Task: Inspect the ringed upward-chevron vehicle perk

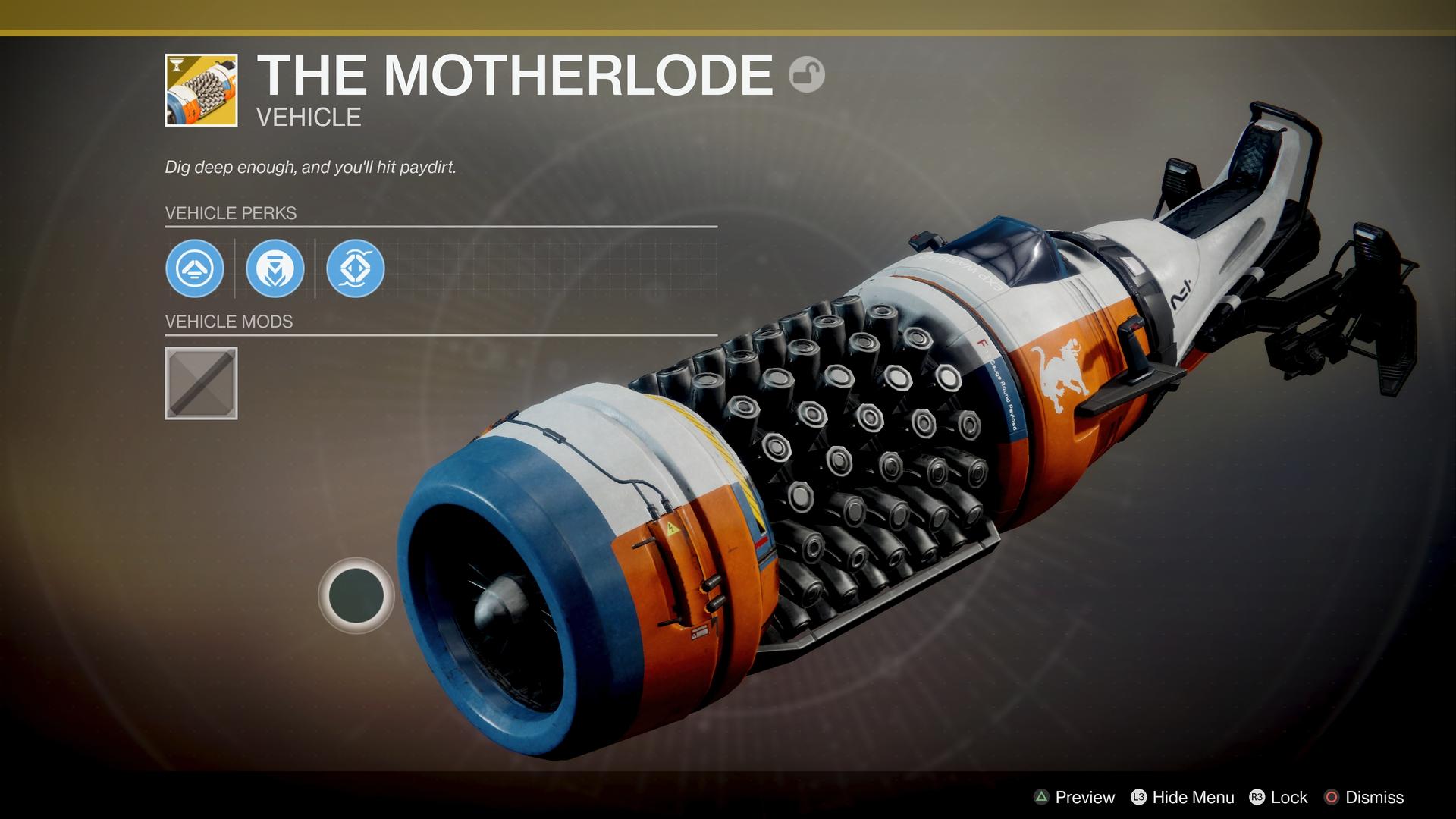Action: click(x=195, y=268)
